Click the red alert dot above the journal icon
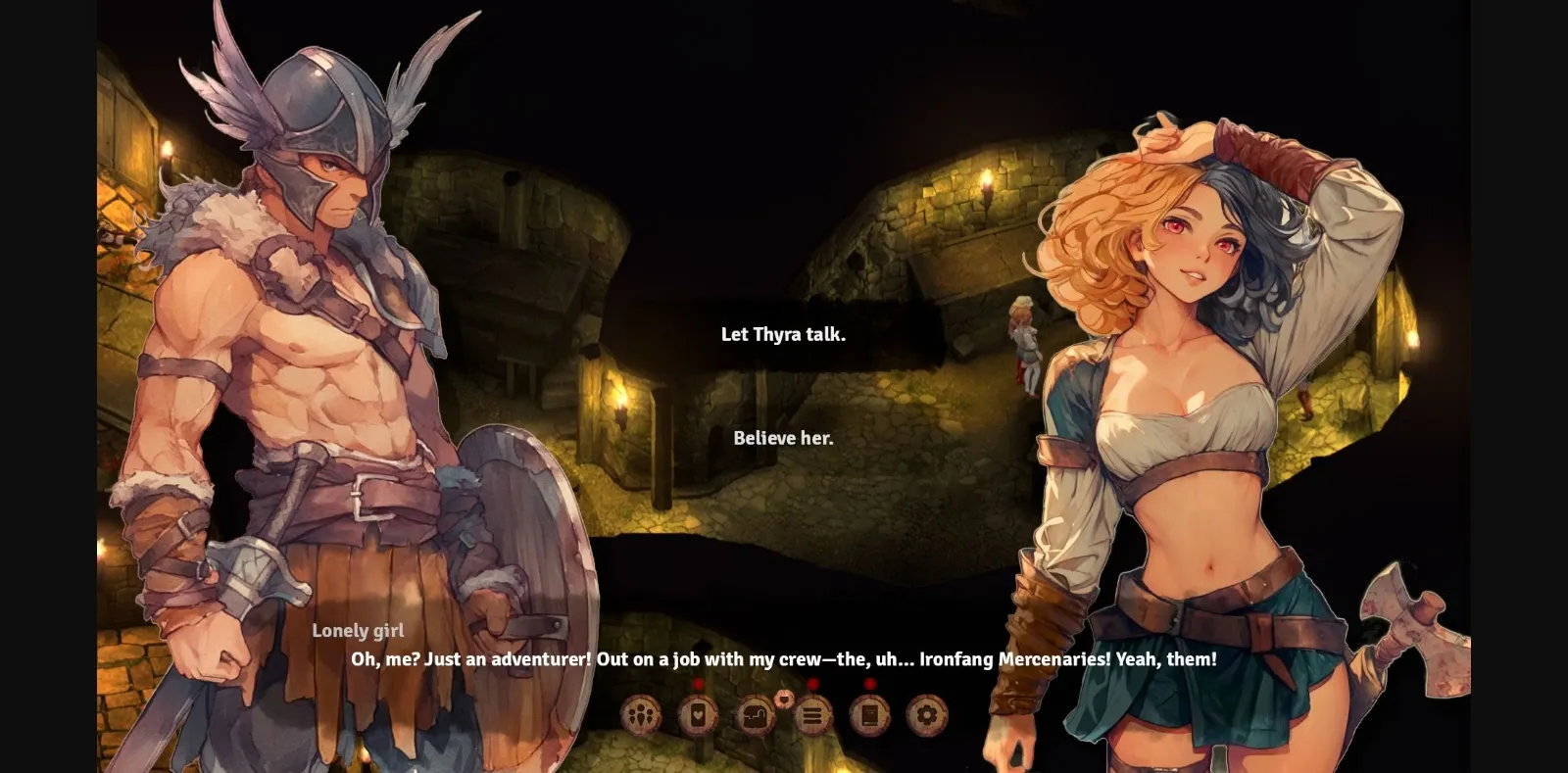 (x=868, y=683)
